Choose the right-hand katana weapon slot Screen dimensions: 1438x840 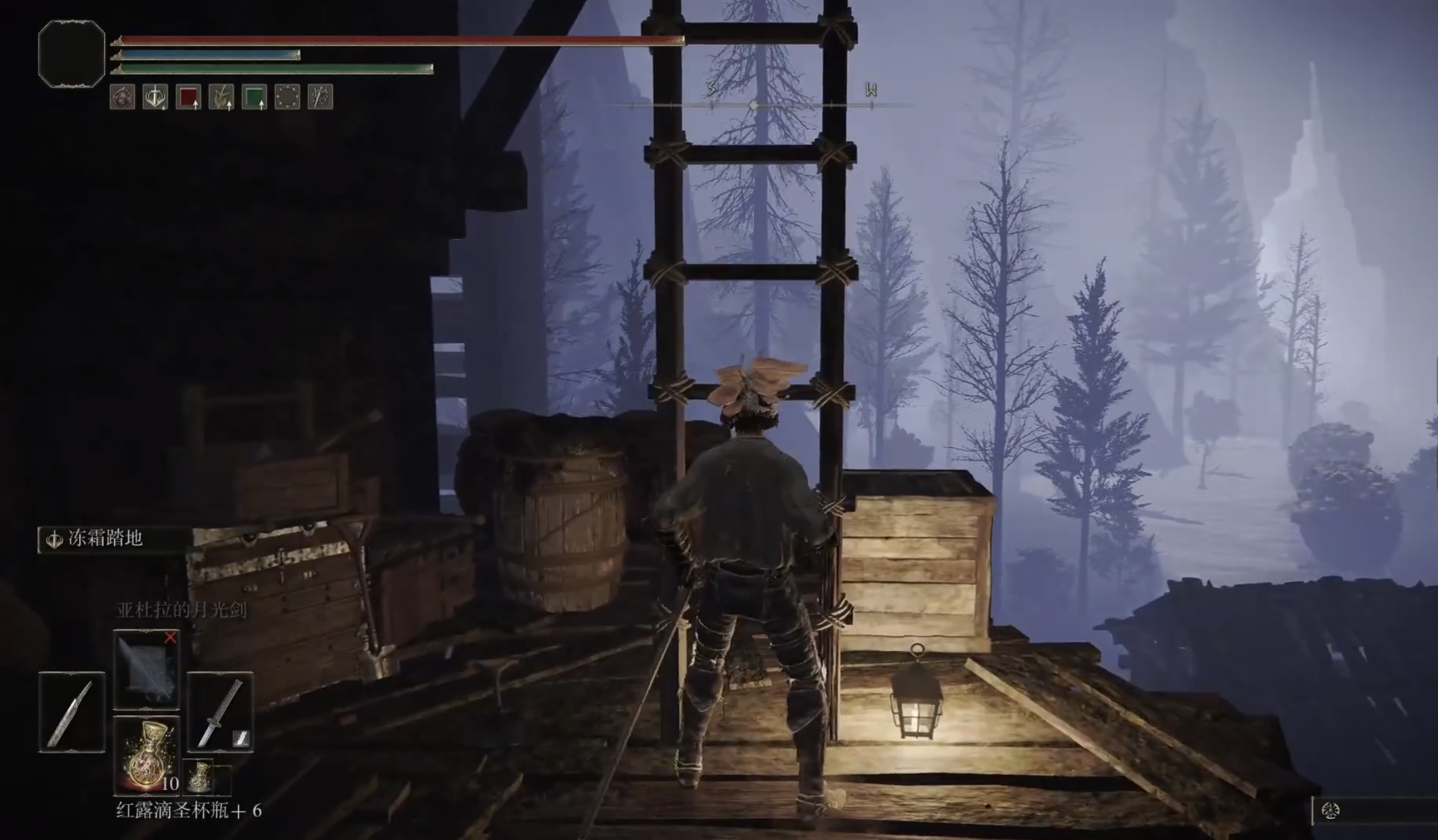220,712
